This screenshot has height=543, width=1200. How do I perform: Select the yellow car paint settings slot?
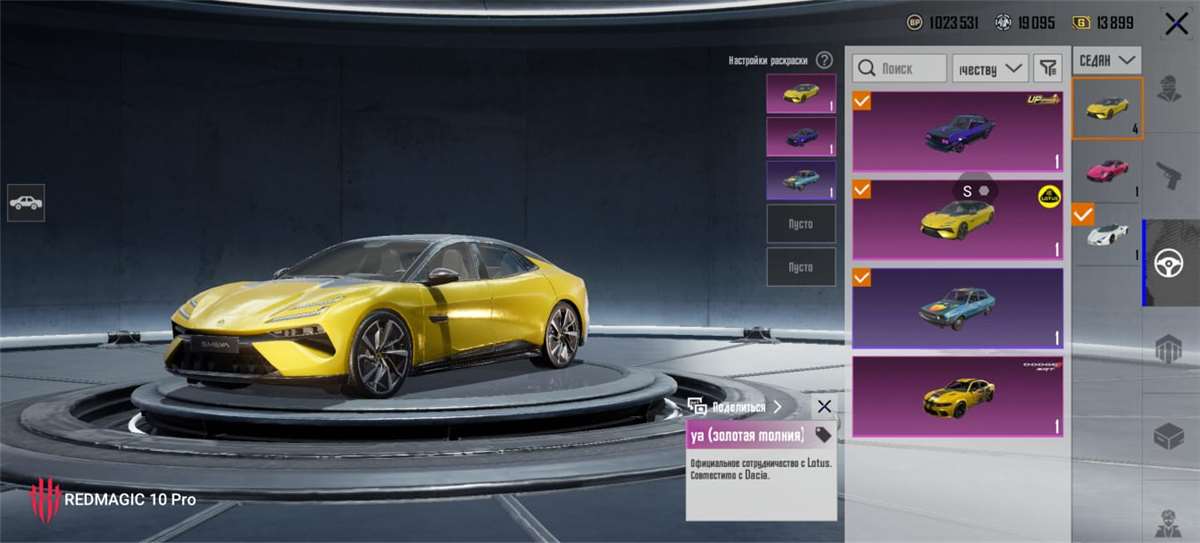(801, 94)
